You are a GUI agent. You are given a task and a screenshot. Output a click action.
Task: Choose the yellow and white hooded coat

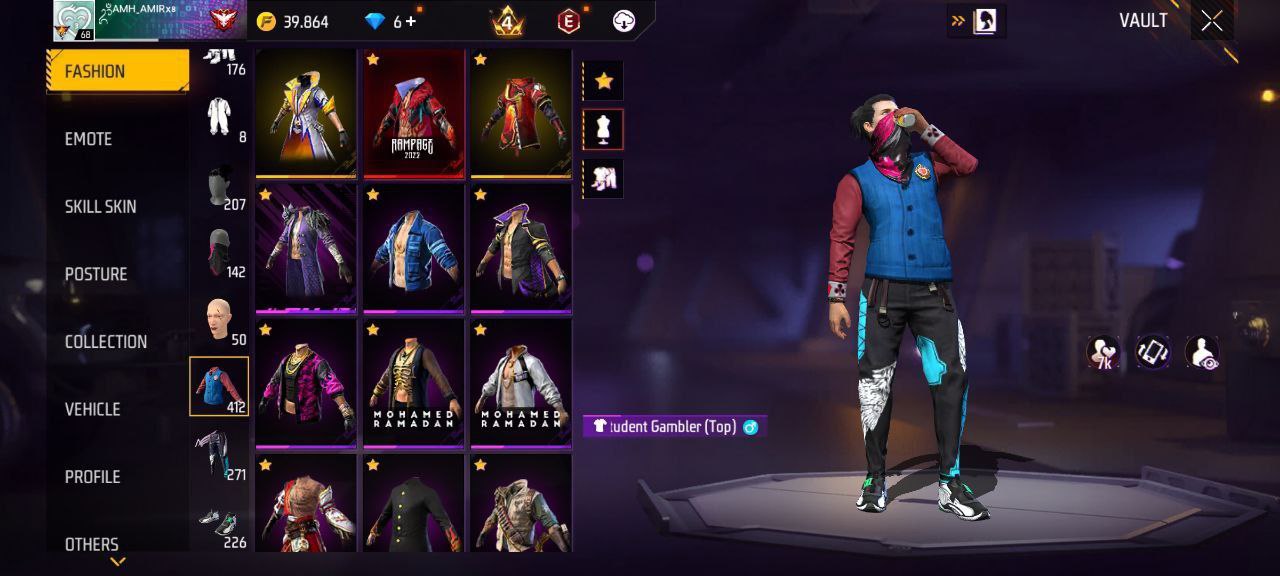coord(306,113)
